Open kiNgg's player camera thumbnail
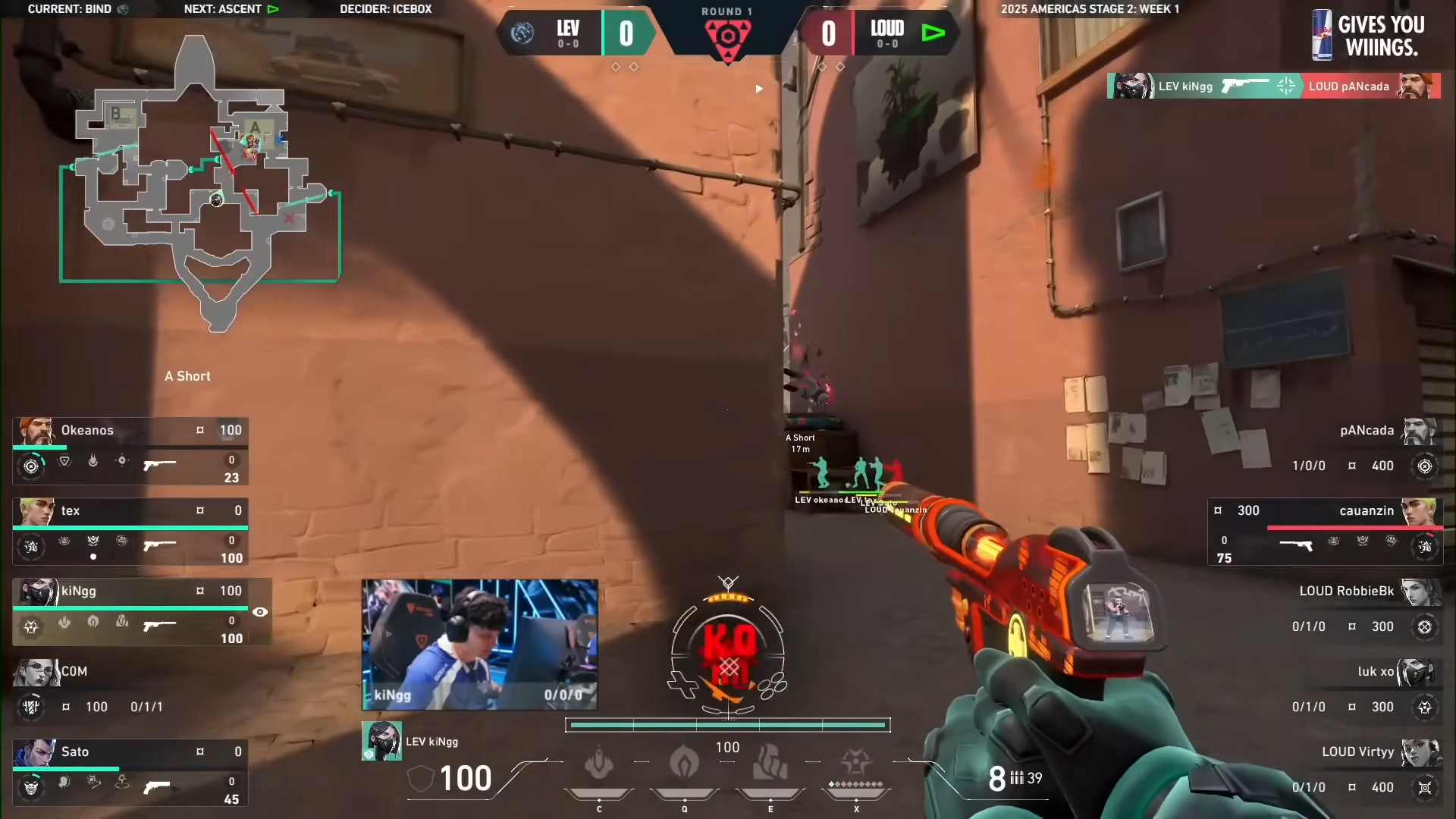 479,645
